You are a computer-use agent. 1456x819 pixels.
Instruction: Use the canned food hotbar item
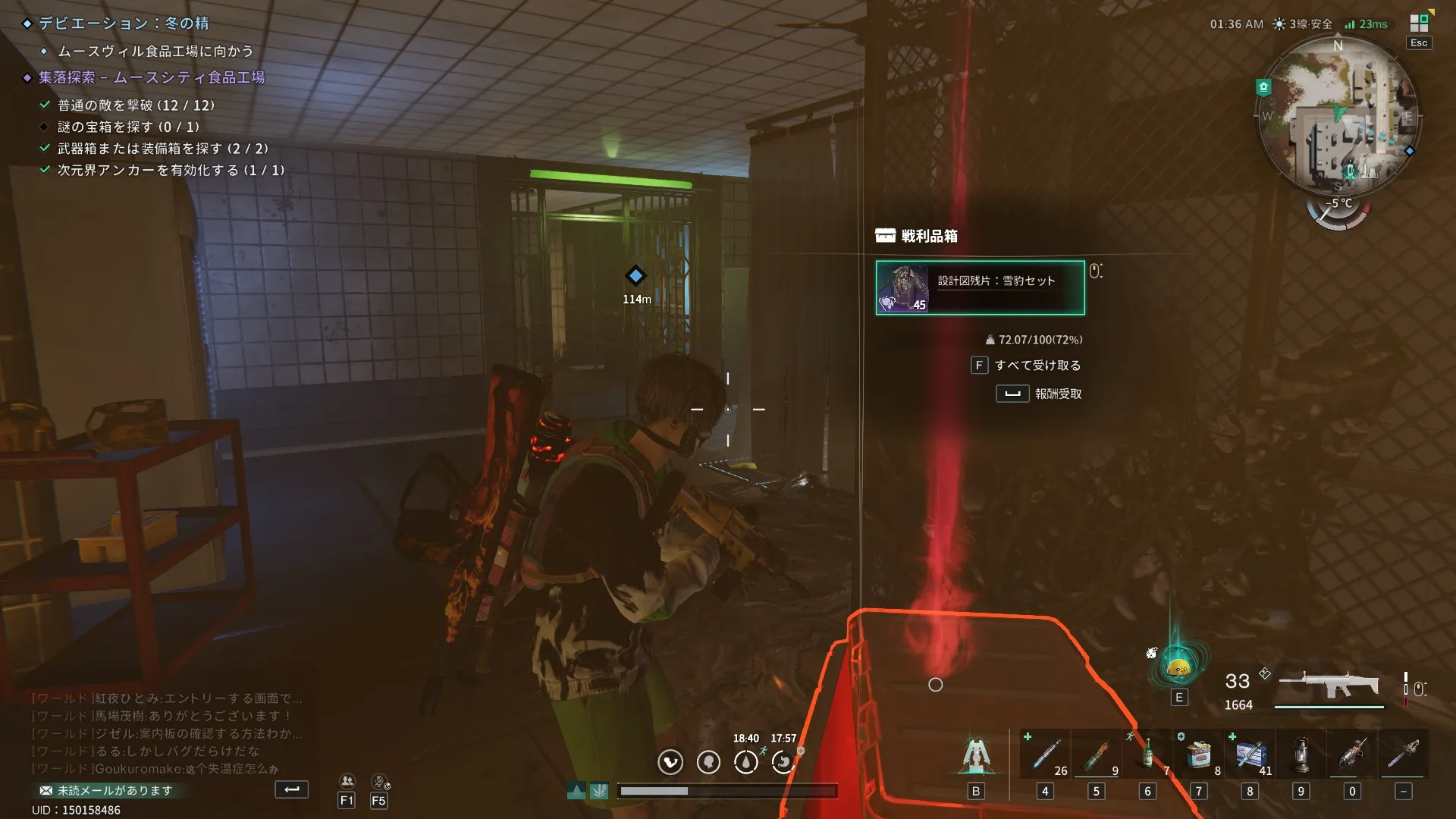click(x=1198, y=755)
